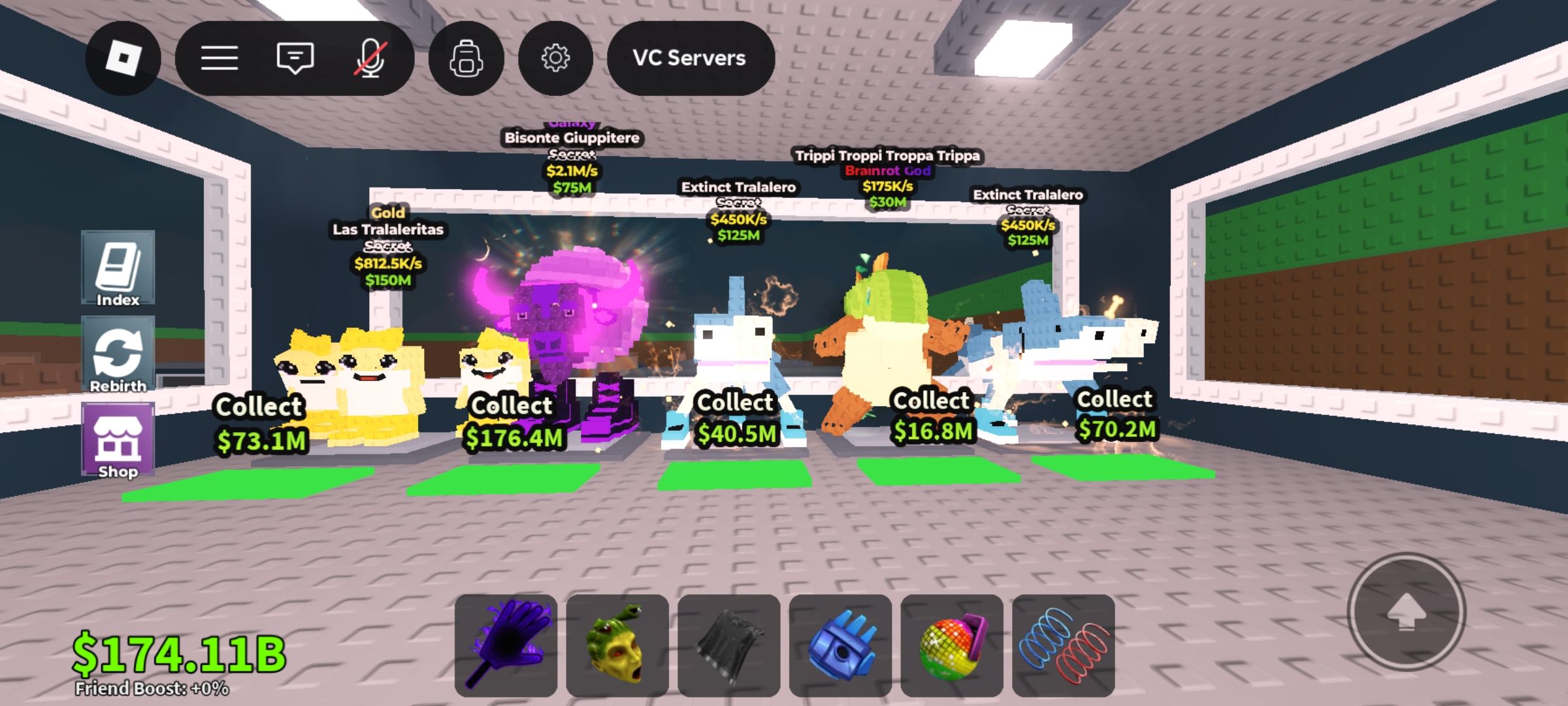Open the backpack inventory icon
Viewport: 1568px width, 706px height.
point(466,59)
